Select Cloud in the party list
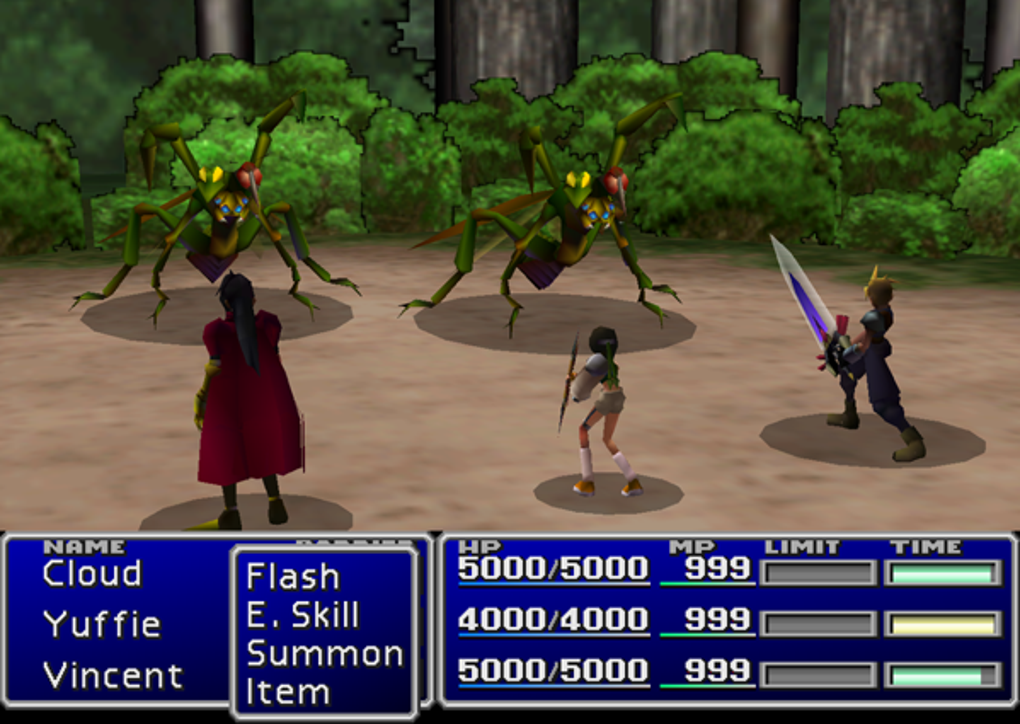 pos(92,574)
